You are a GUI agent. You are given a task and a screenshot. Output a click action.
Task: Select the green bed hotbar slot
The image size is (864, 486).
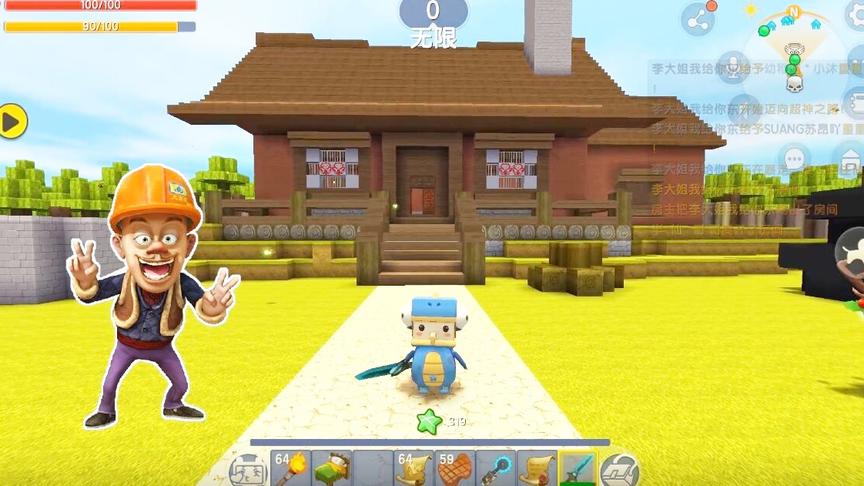[x=331, y=468]
